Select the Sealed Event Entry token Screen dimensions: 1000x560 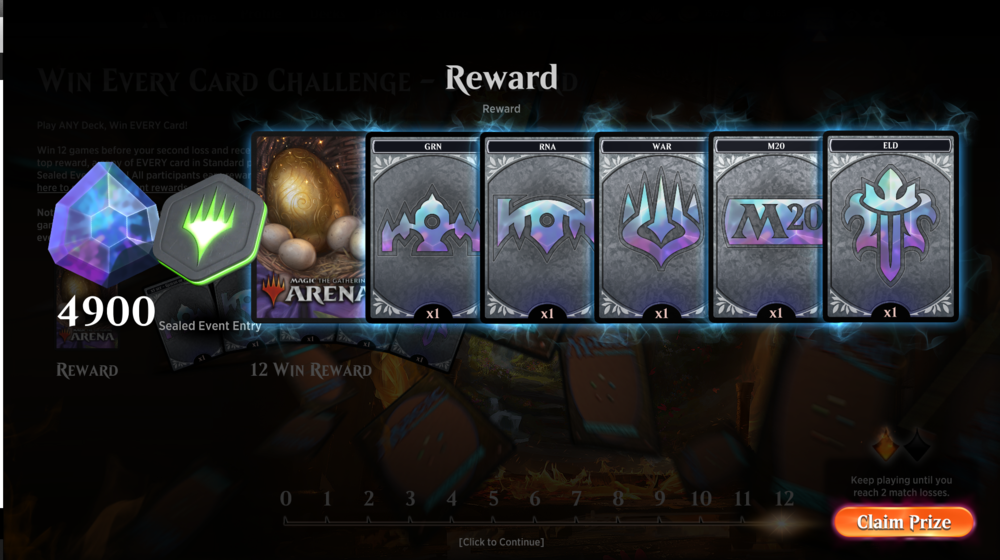(x=210, y=240)
